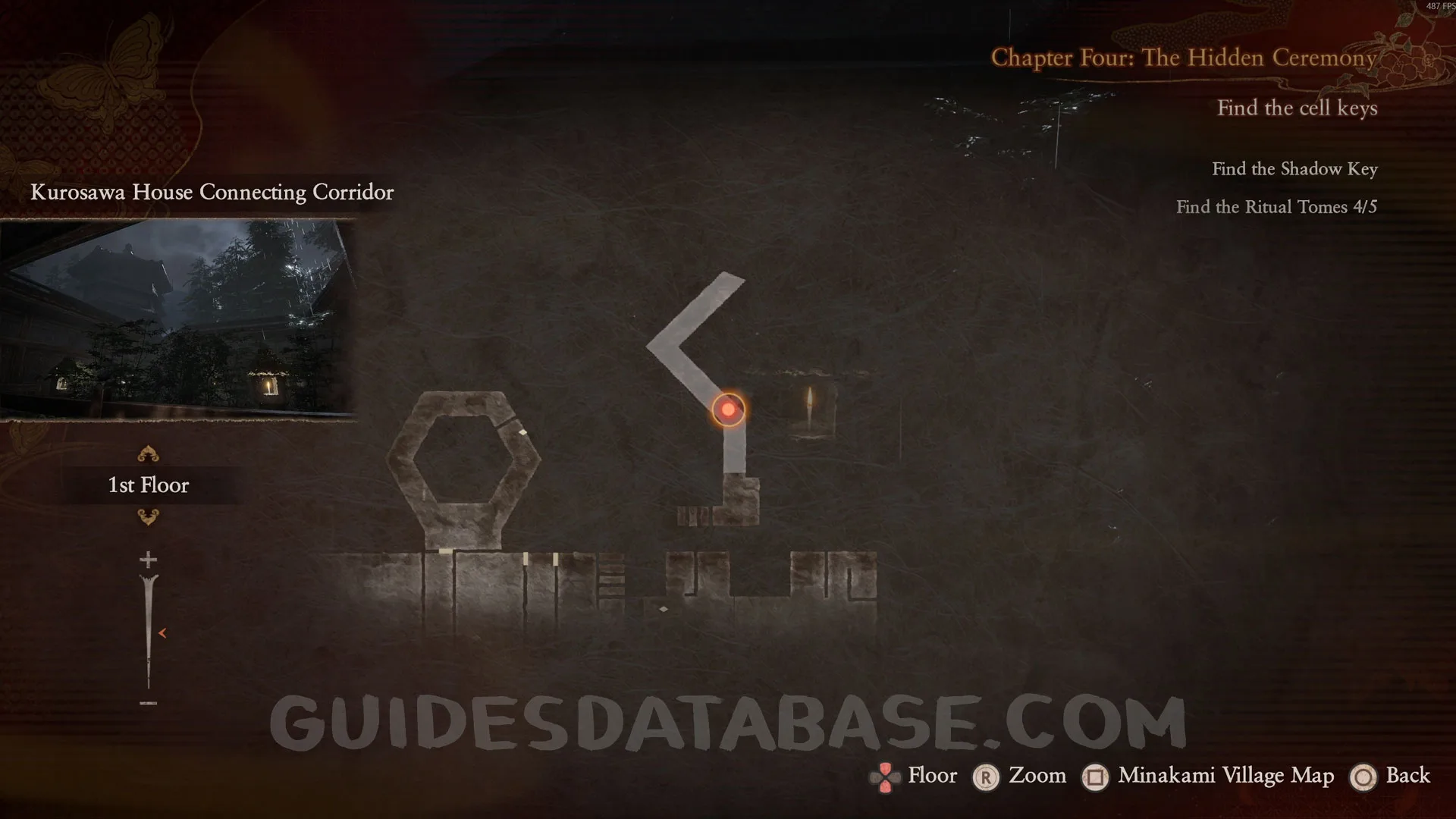Zoom in with the plus sign
Viewport: 1456px width, 819px height.
point(148,560)
